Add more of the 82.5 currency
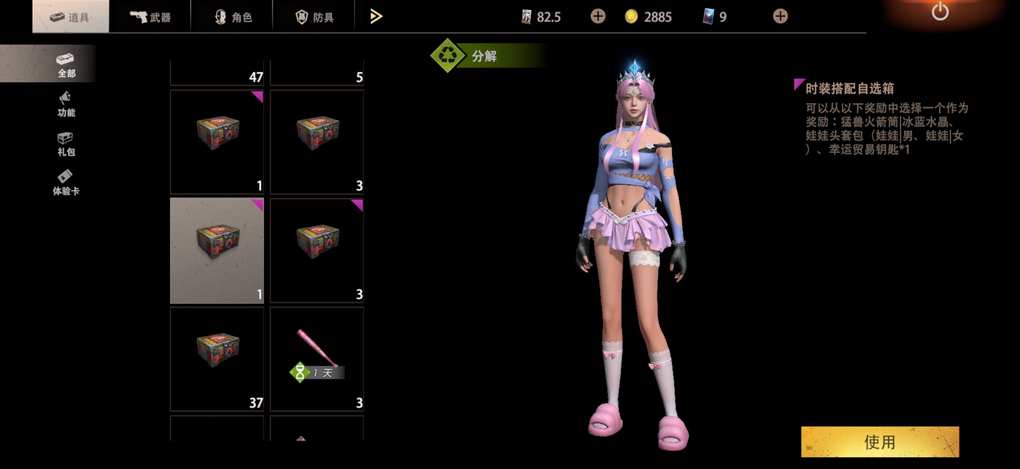Screen dimensions: 1020x469 point(597,16)
